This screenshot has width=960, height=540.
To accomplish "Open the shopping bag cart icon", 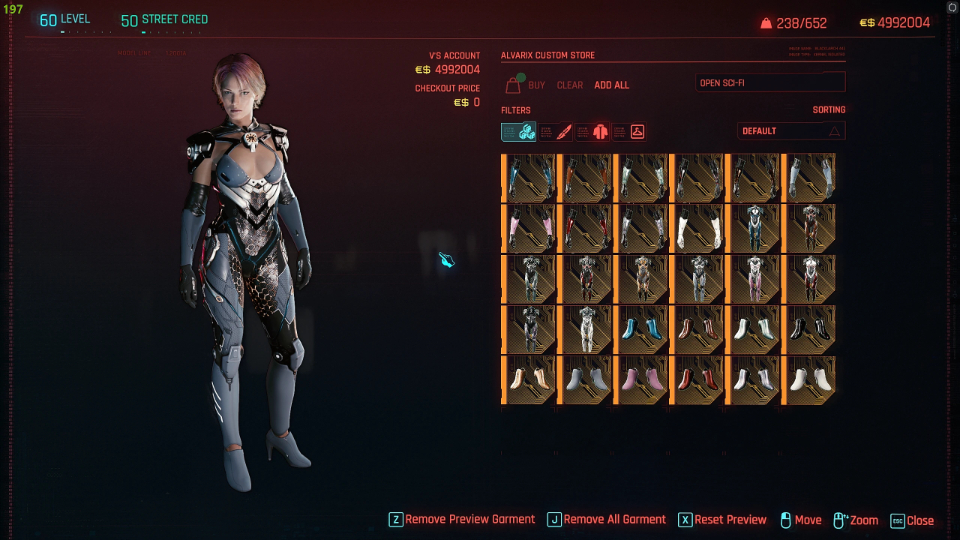I will (513, 84).
